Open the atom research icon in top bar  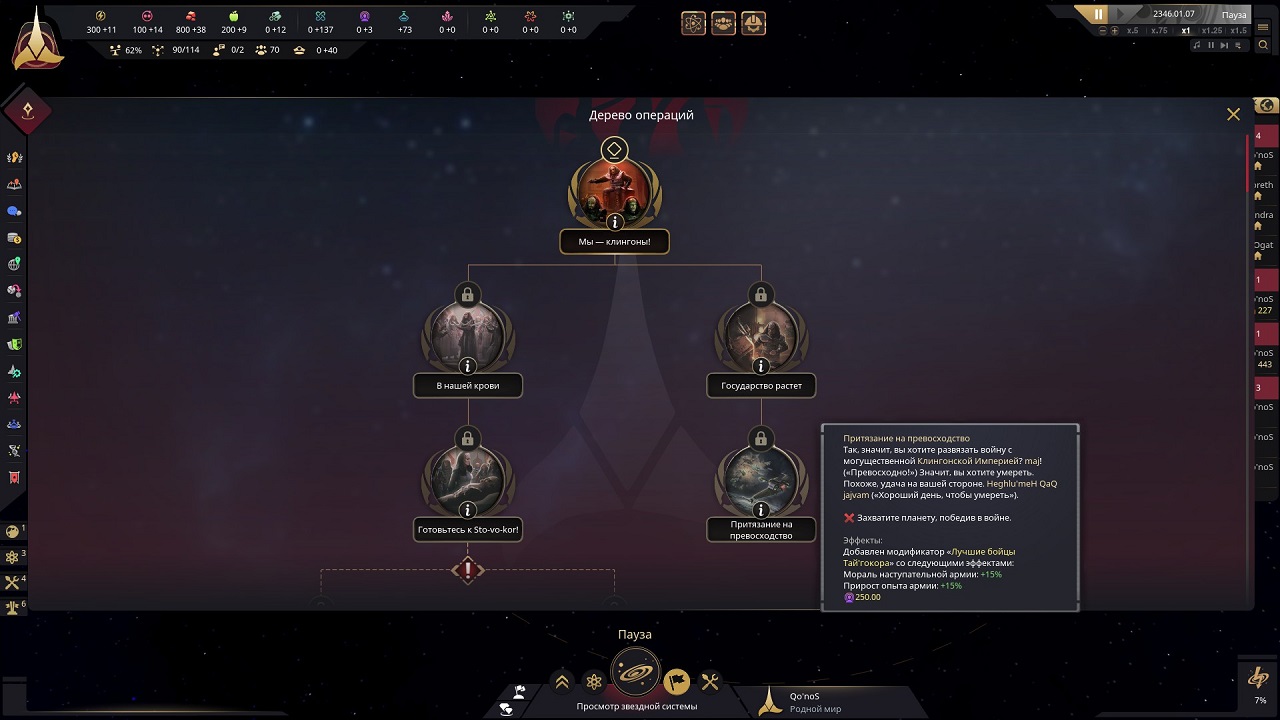[x=693, y=23]
